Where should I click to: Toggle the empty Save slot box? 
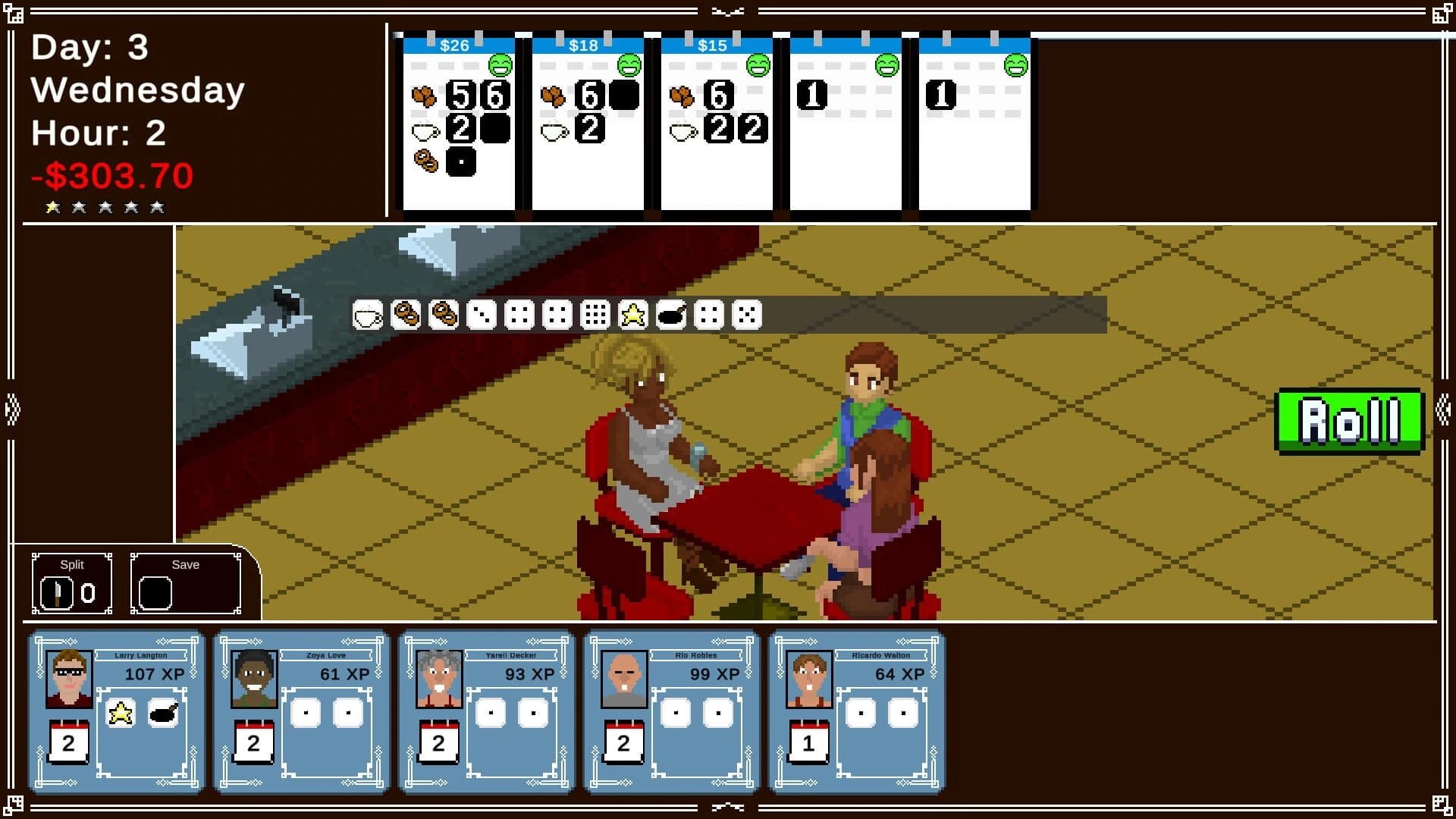point(155,592)
